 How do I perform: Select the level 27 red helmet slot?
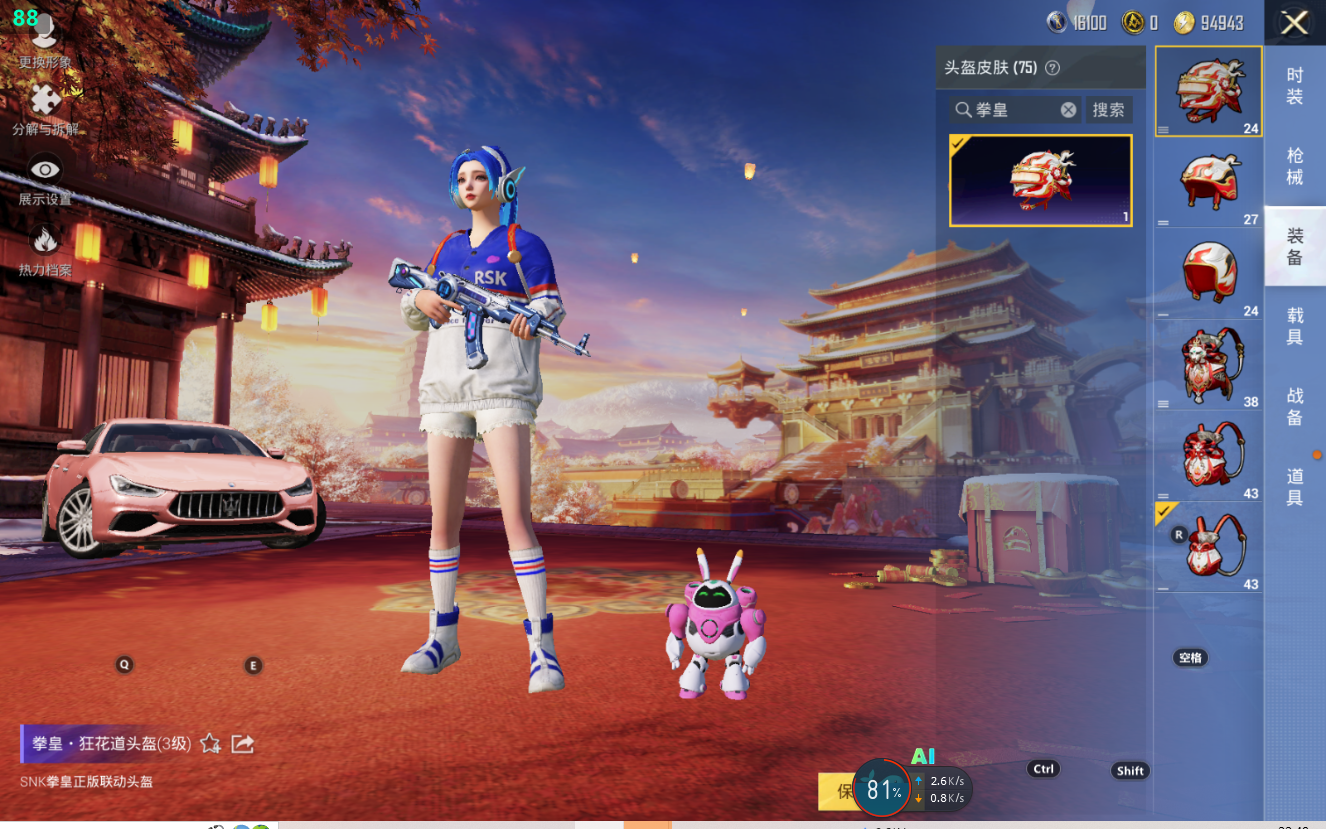(1208, 183)
